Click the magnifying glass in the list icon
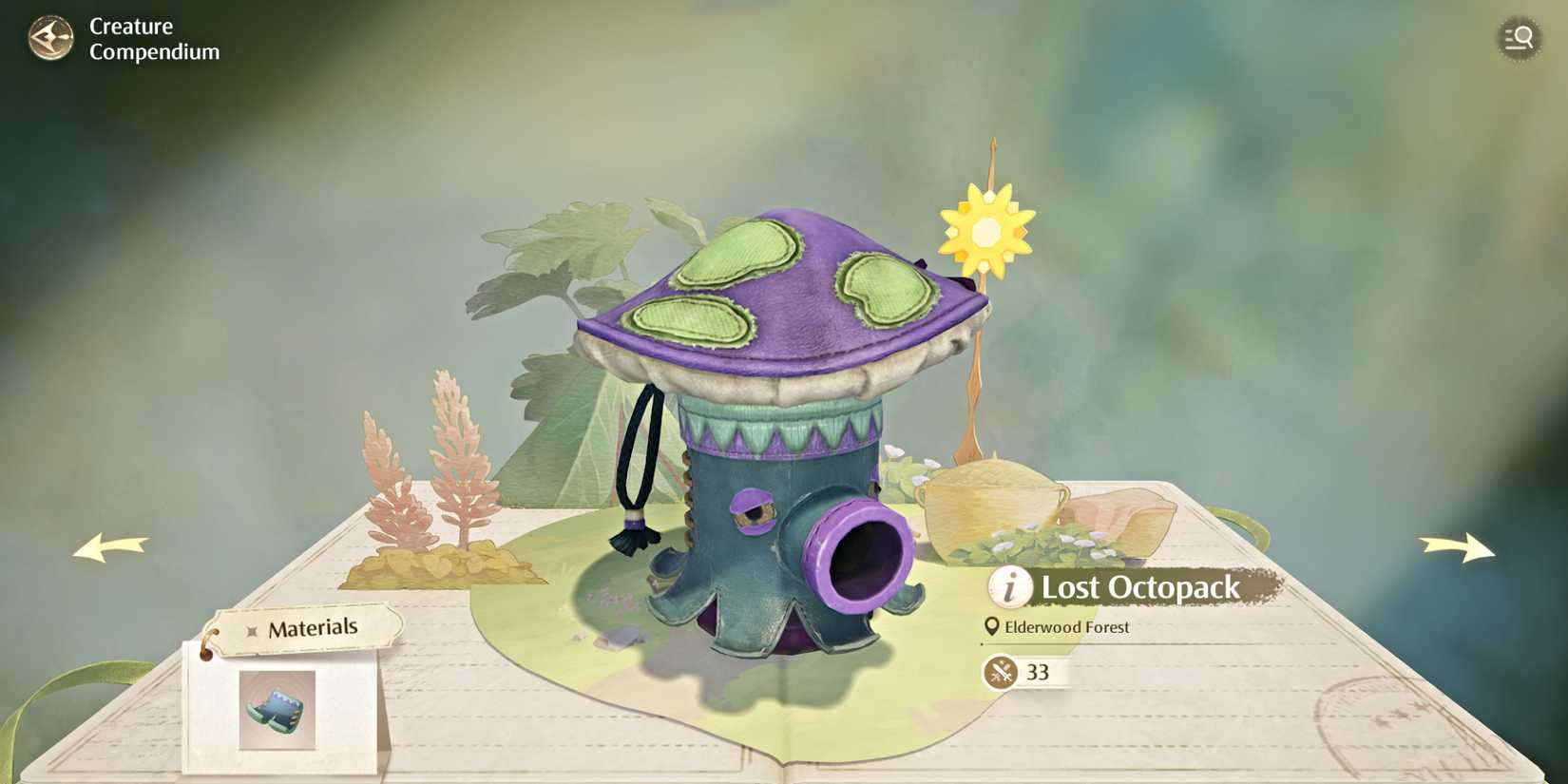This screenshot has height=784, width=1568. click(x=1518, y=38)
